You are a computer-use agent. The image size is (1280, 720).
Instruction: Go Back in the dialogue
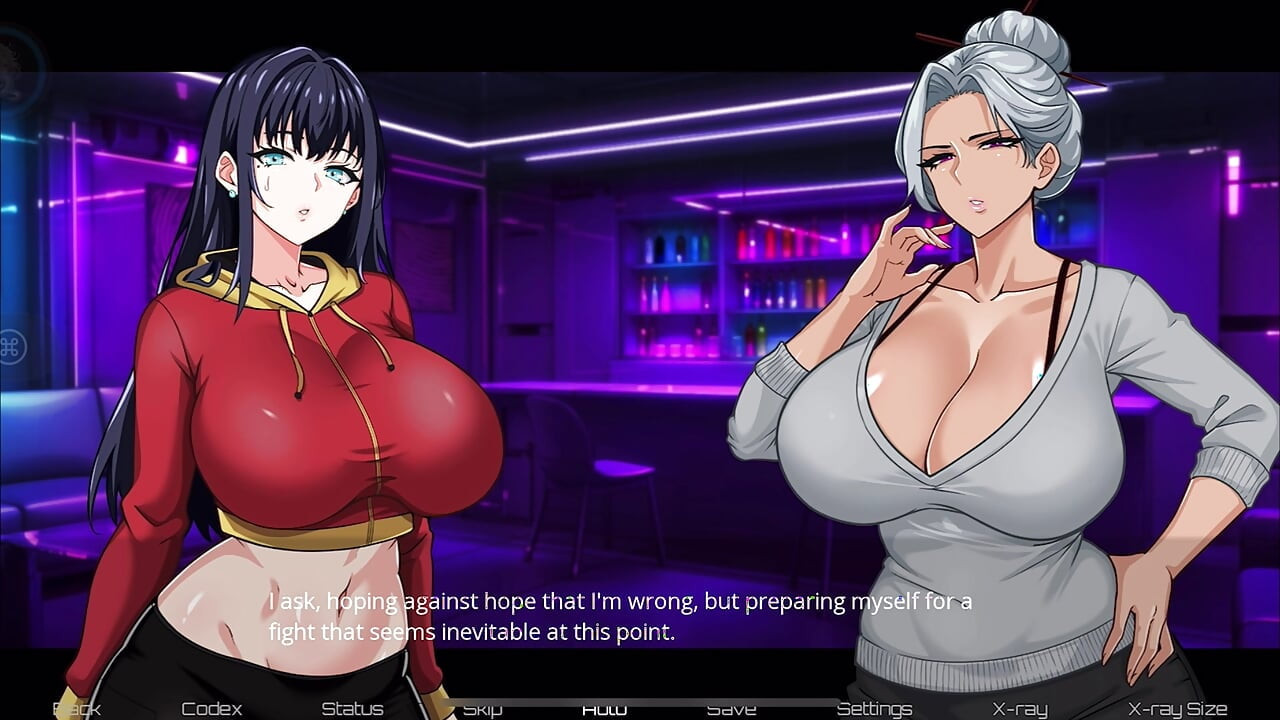point(76,709)
